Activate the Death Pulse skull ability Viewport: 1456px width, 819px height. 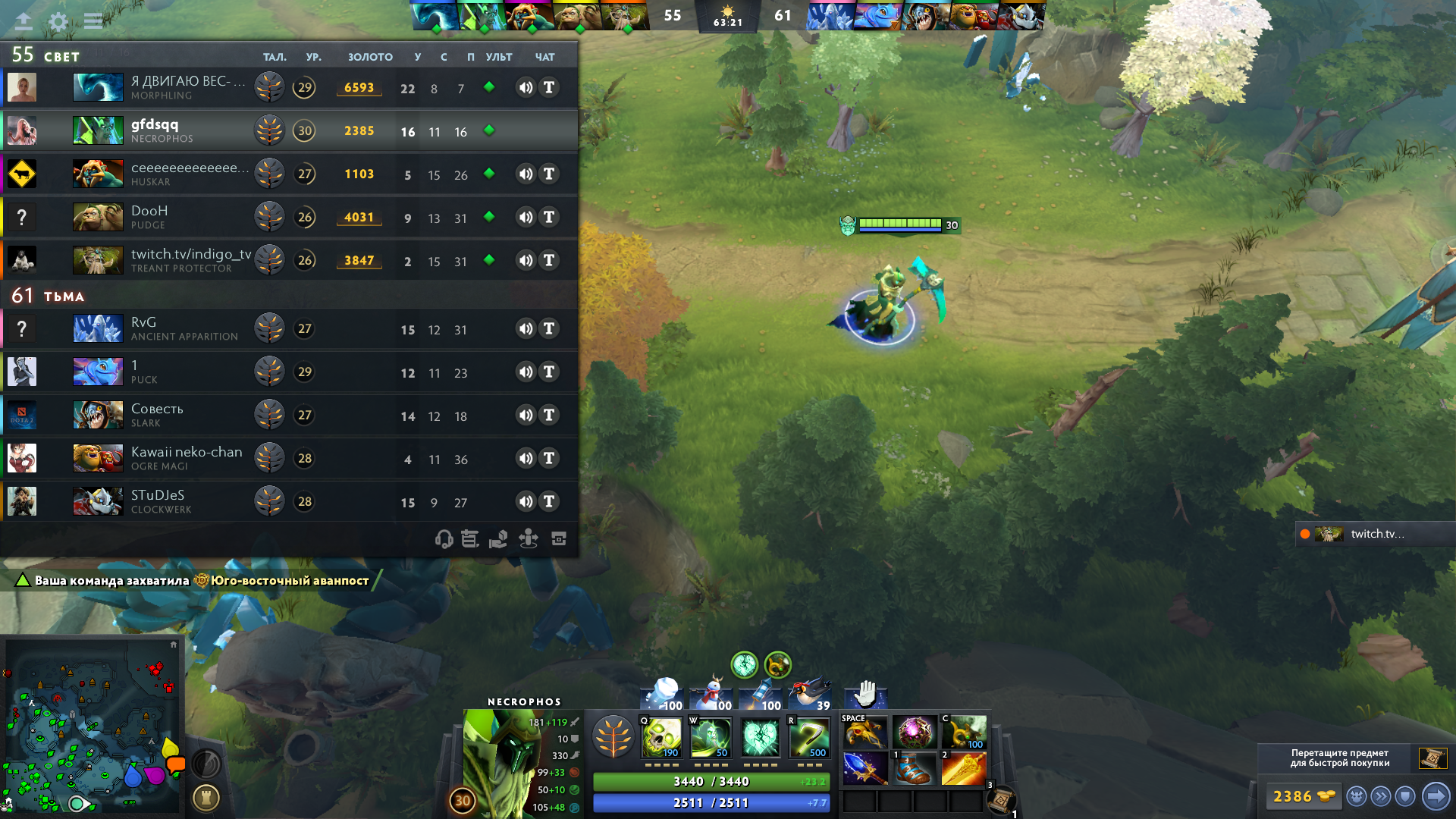[661, 737]
